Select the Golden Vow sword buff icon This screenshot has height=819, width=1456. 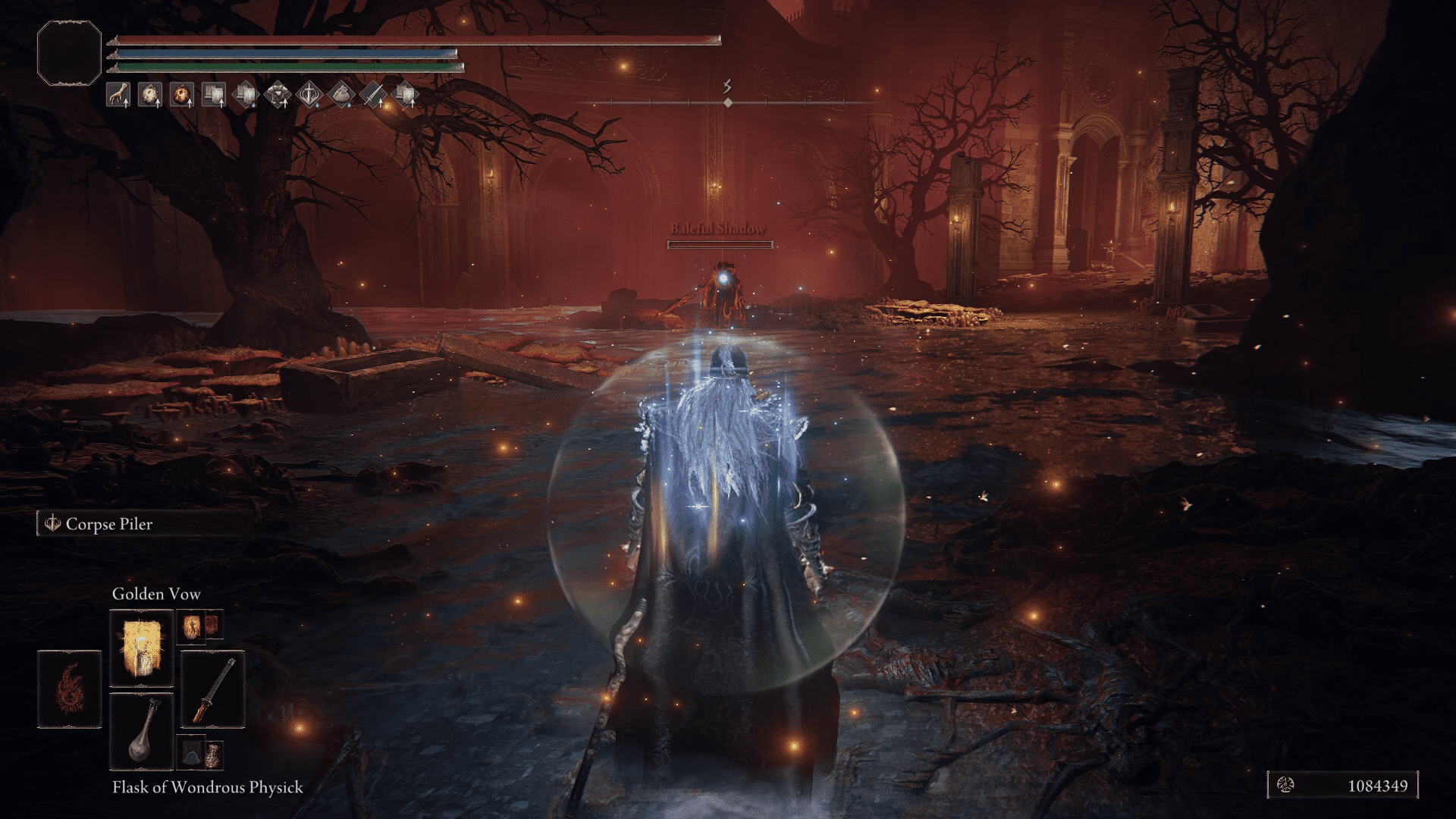[309, 94]
